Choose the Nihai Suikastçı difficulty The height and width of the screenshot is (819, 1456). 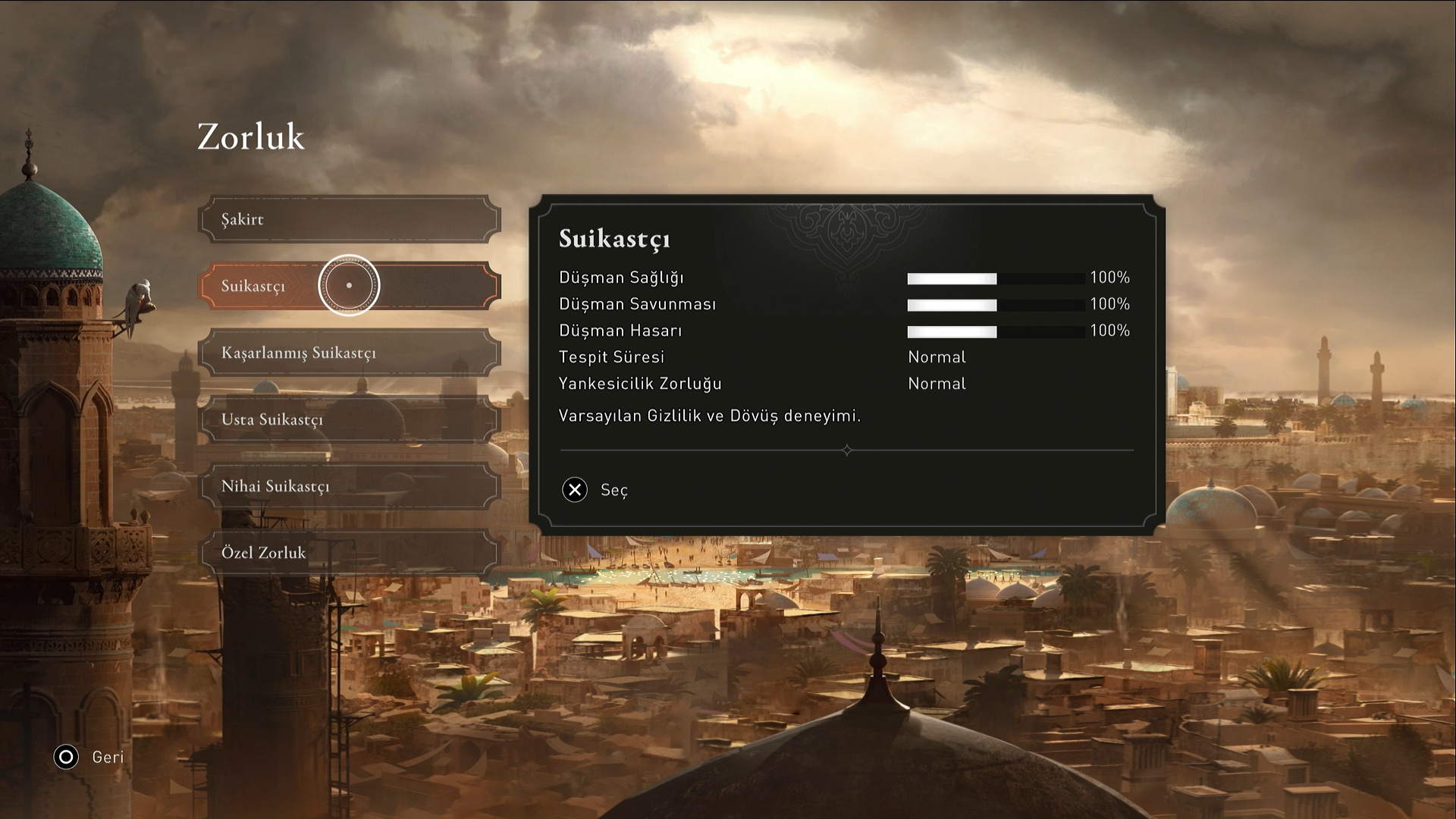pos(349,486)
